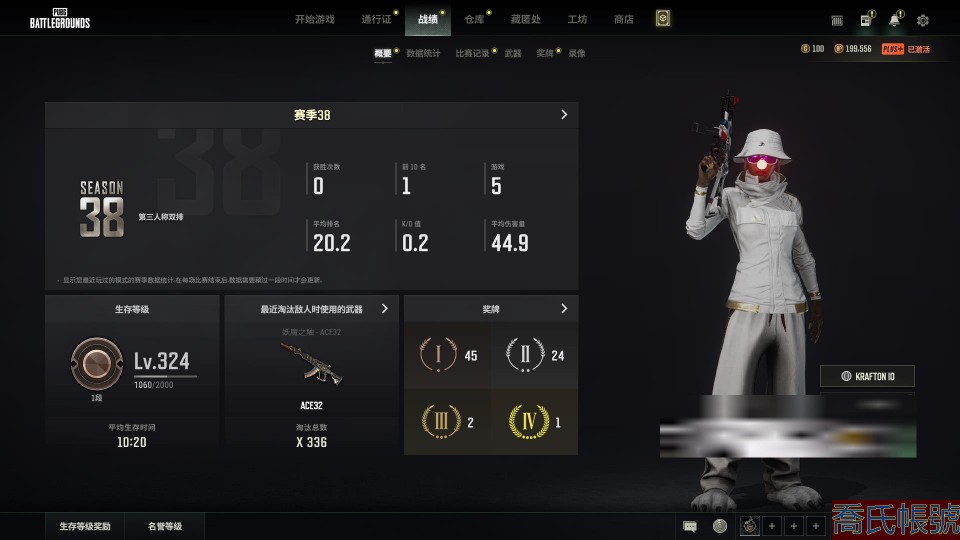The height and width of the screenshot is (540, 960).
Task: Open the 武器 (Weapons) tab
Action: (x=513, y=53)
